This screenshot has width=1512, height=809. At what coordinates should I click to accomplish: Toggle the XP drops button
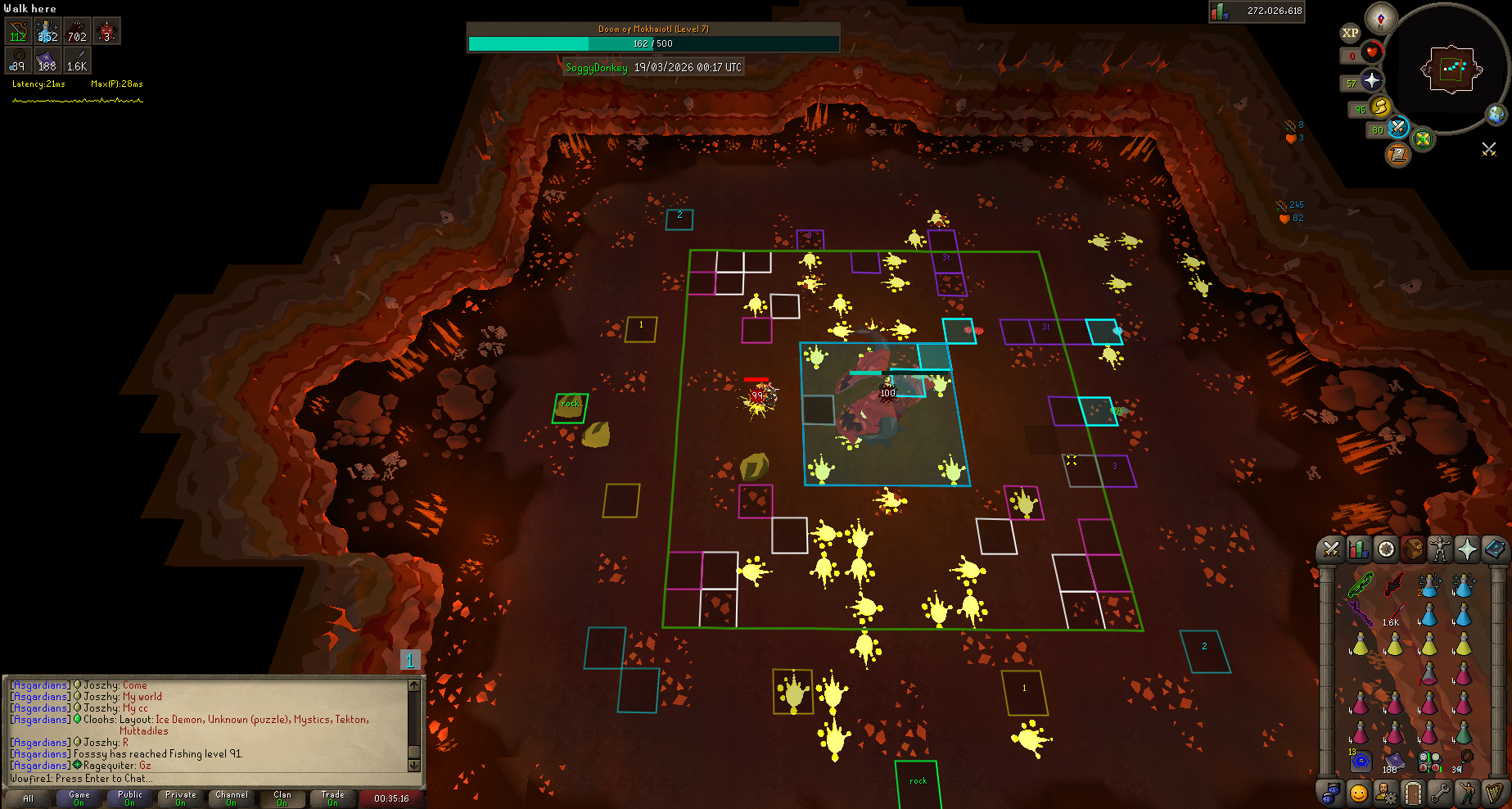pos(1350,33)
